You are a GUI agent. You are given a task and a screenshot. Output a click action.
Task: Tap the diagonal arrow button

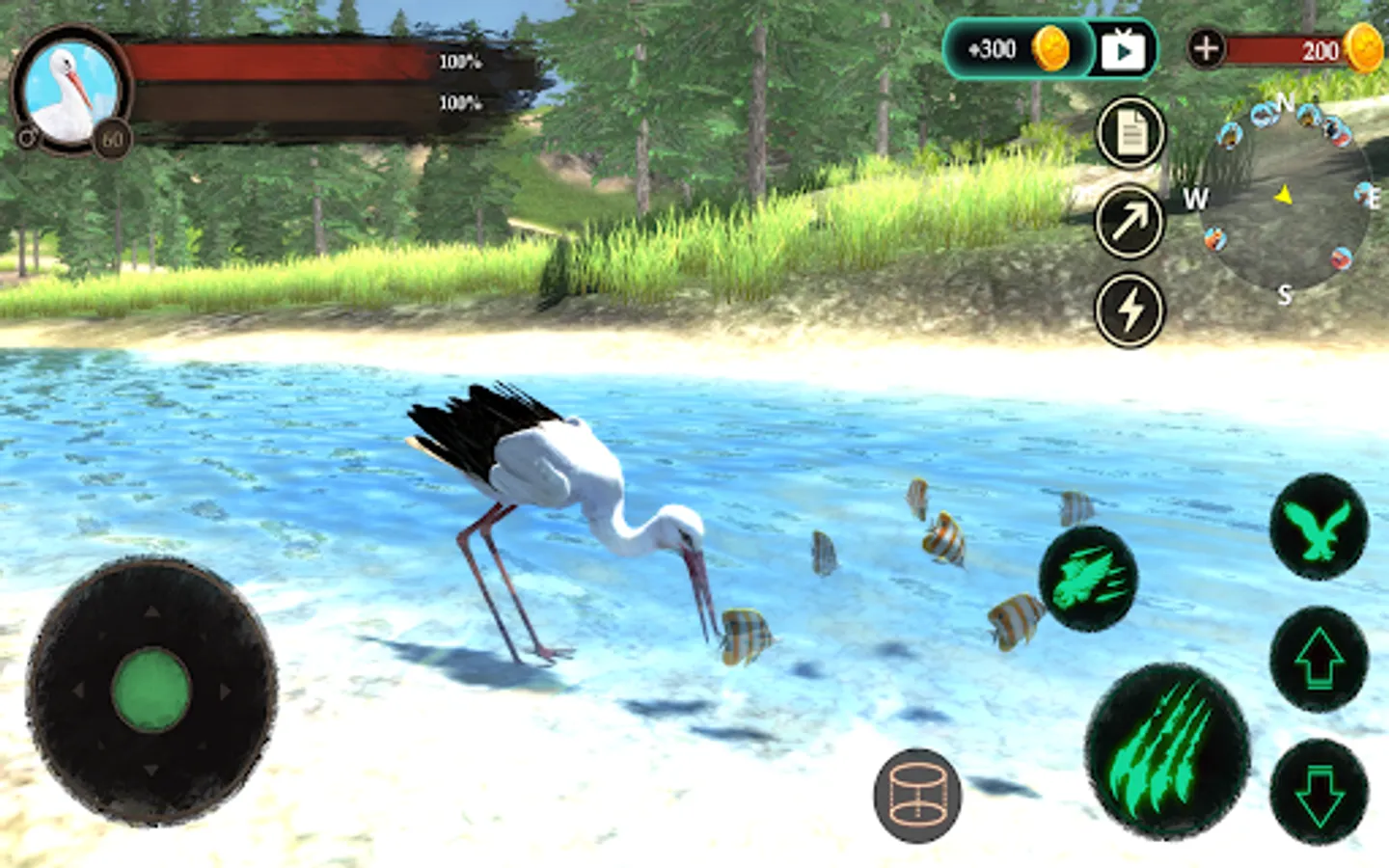[x=1130, y=222]
